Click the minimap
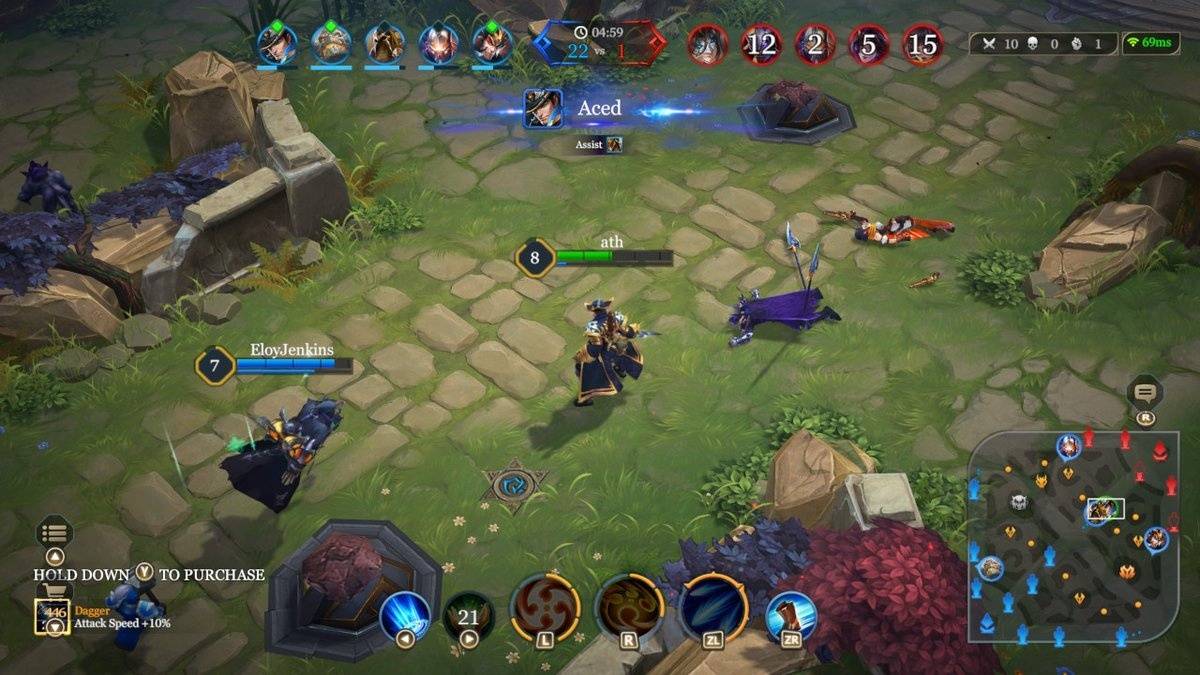Image resolution: width=1200 pixels, height=675 pixels. (1072, 537)
